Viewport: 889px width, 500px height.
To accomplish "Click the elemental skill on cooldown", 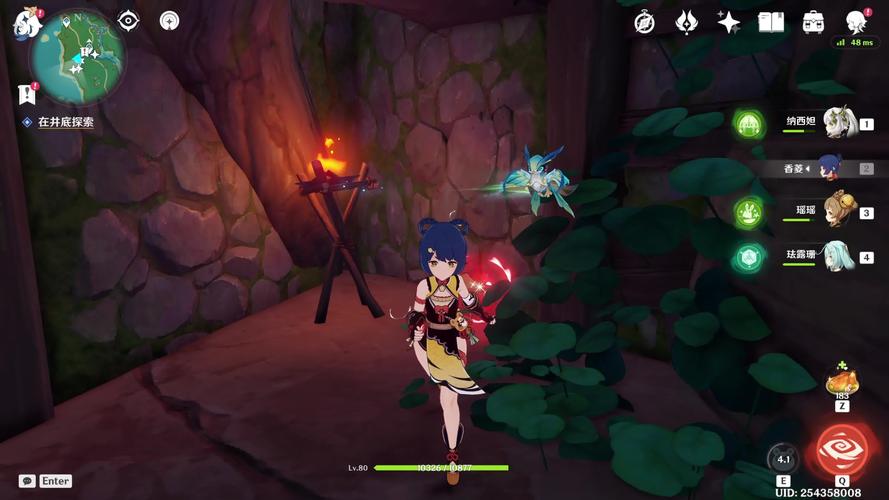I will pos(783,459).
